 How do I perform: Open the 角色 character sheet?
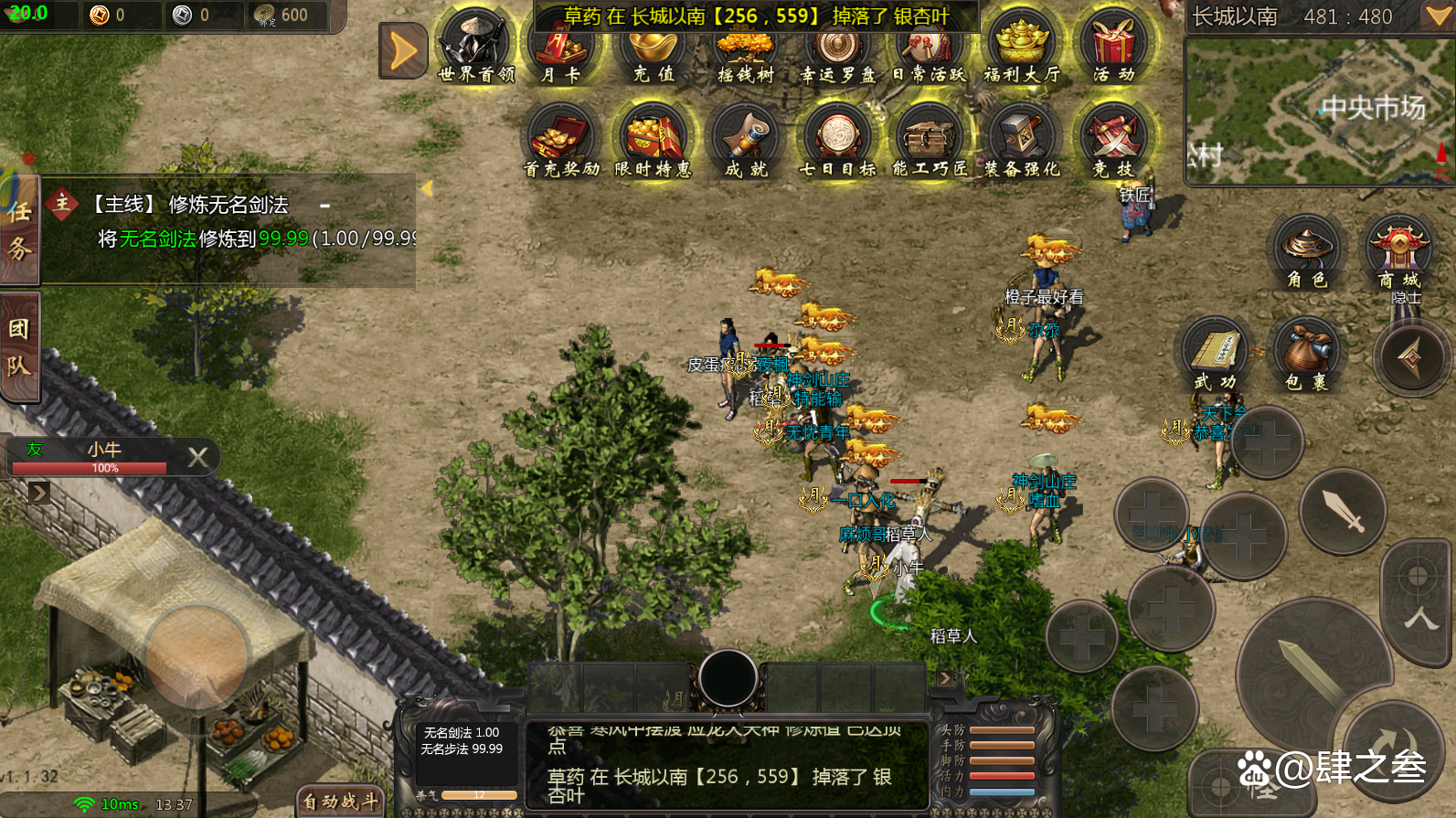click(x=1306, y=251)
